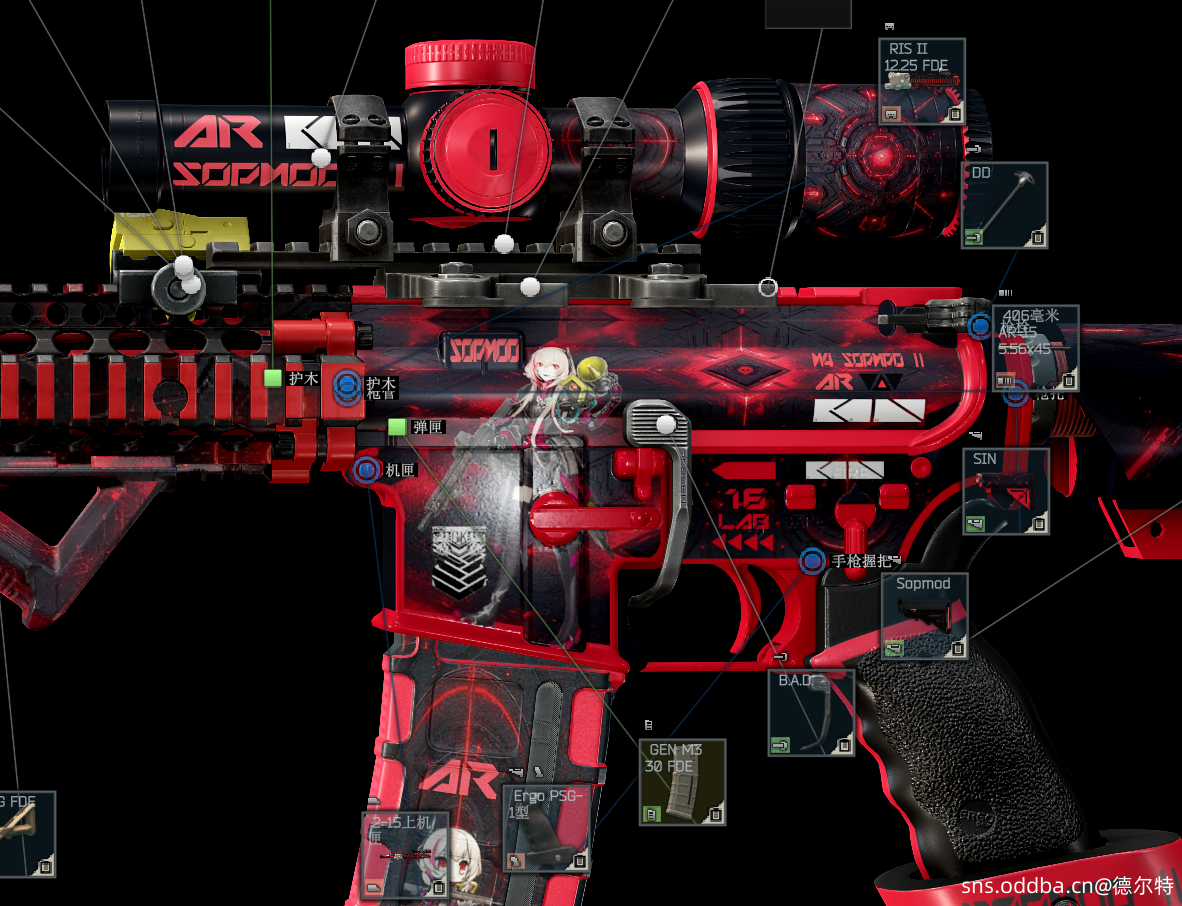Remove the DD charging handle via trash icon

tap(1038, 238)
